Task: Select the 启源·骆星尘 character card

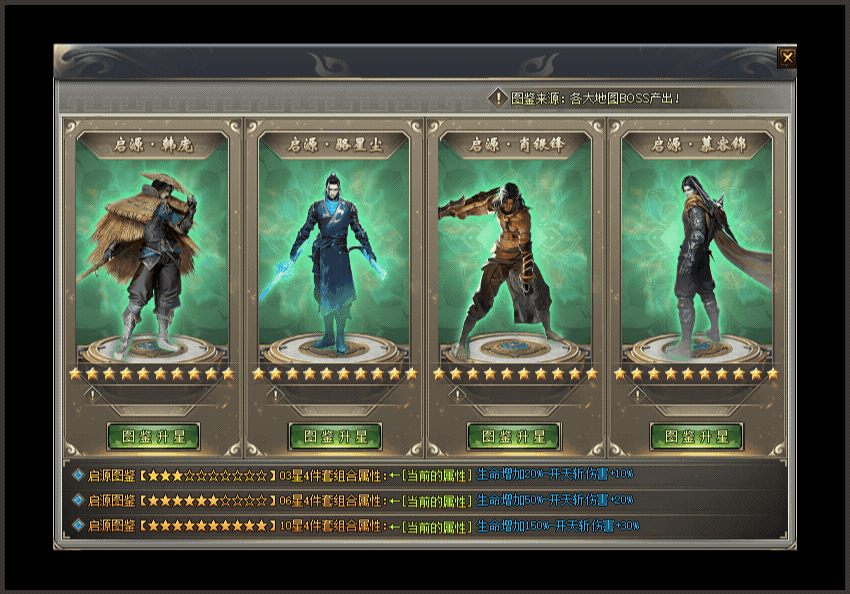Action: [x=335, y=250]
